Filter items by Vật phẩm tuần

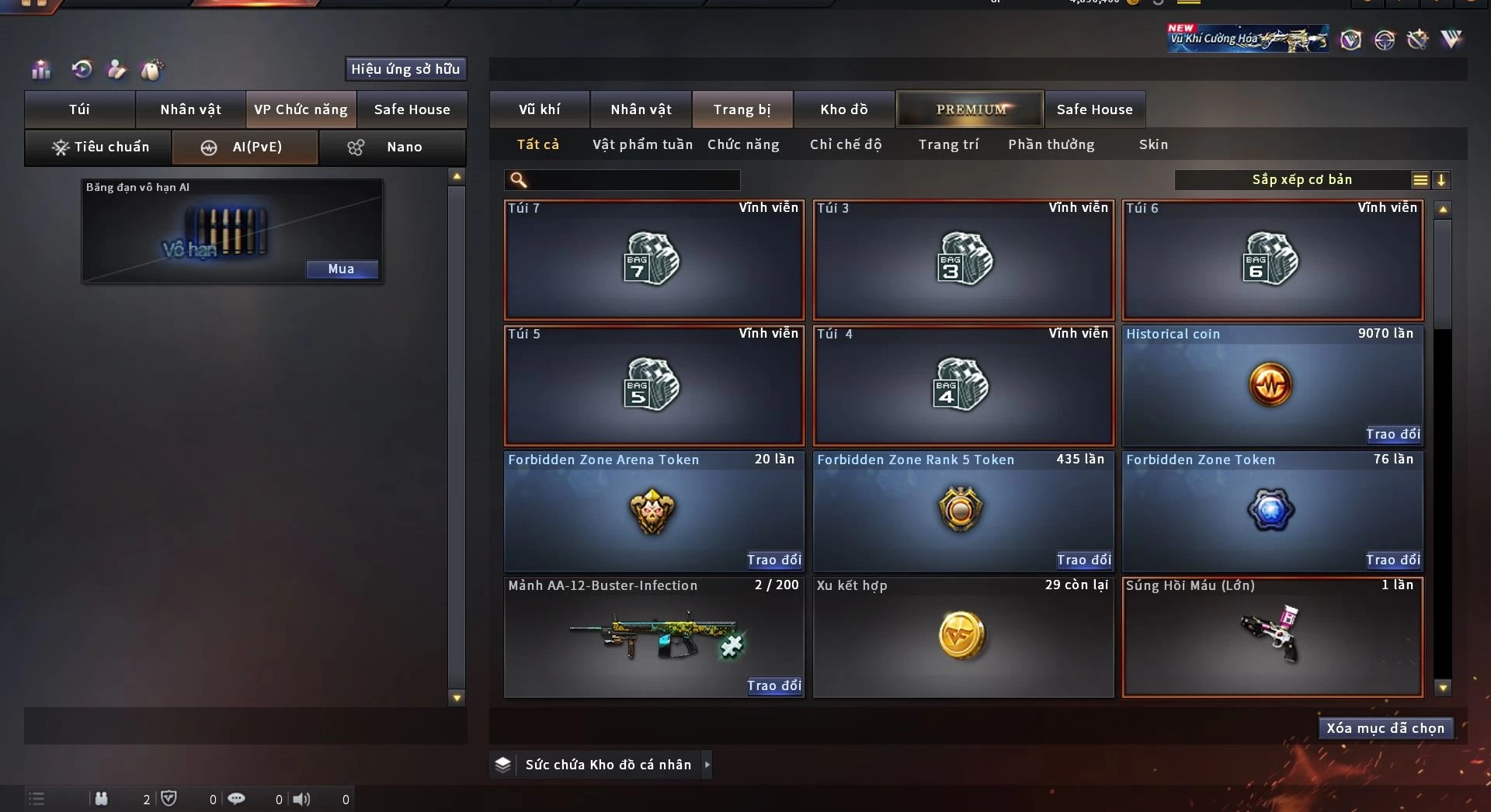(x=642, y=144)
